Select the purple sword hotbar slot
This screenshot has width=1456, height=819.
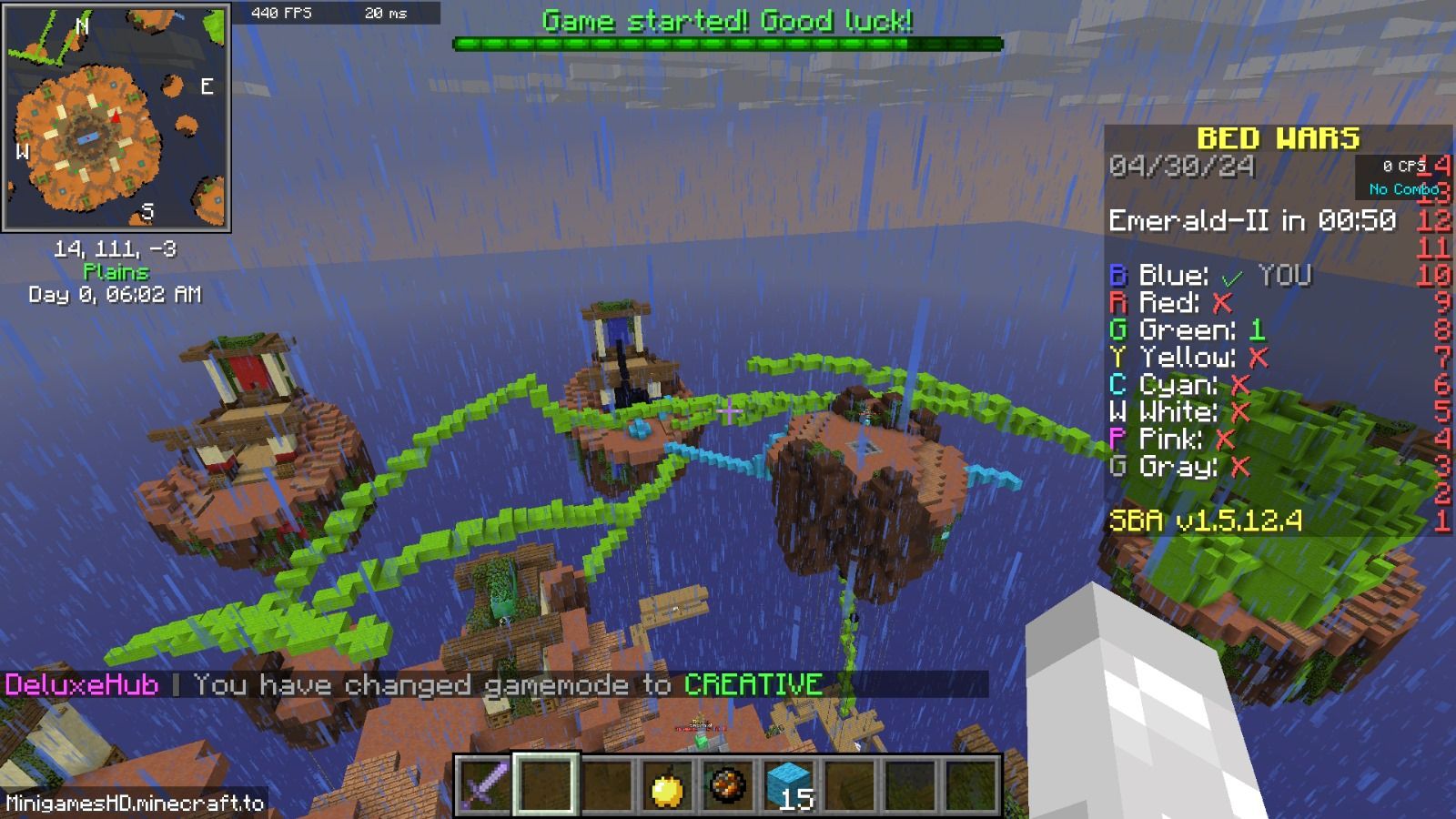click(x=483, y=784)
